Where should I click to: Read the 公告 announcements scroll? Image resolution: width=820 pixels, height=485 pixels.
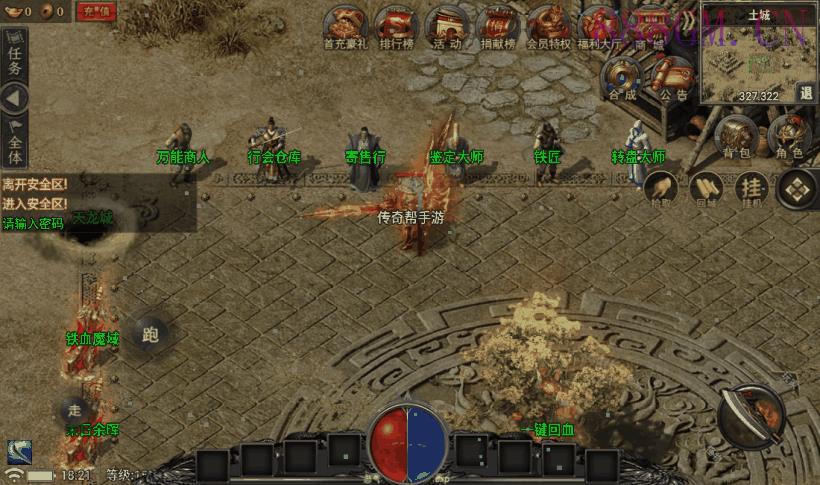[674, 76]
